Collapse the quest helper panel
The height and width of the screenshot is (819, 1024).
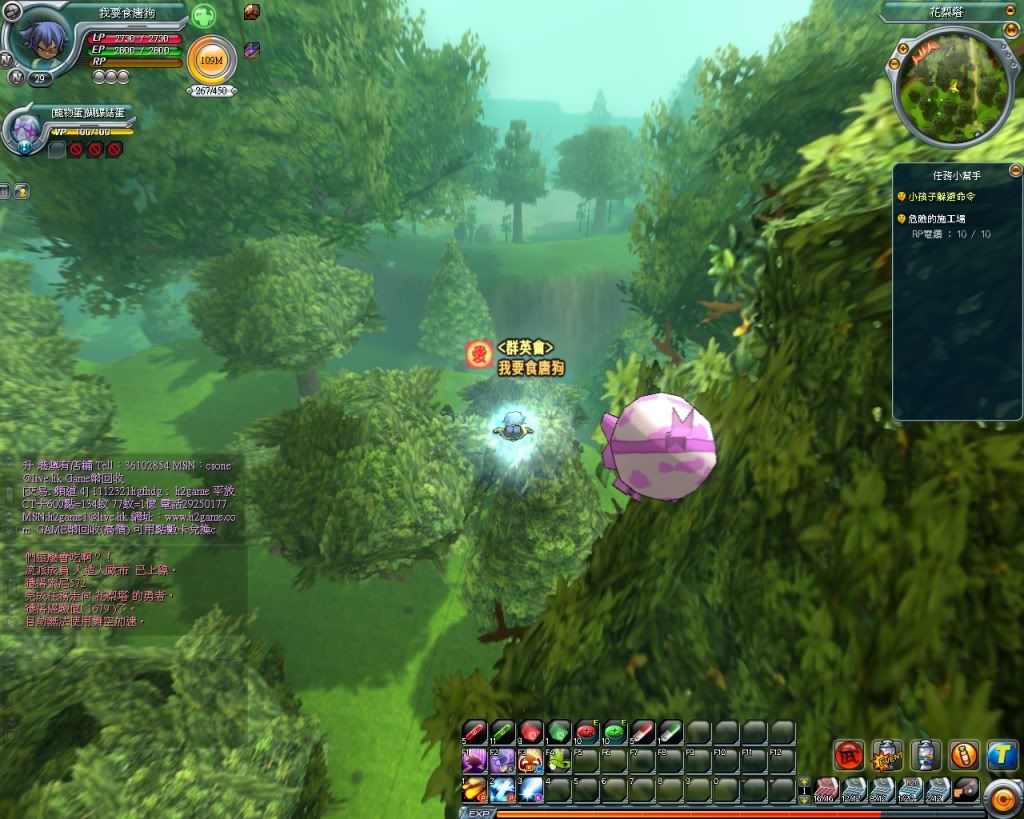pyautogui.click(x=1015, y=171)
